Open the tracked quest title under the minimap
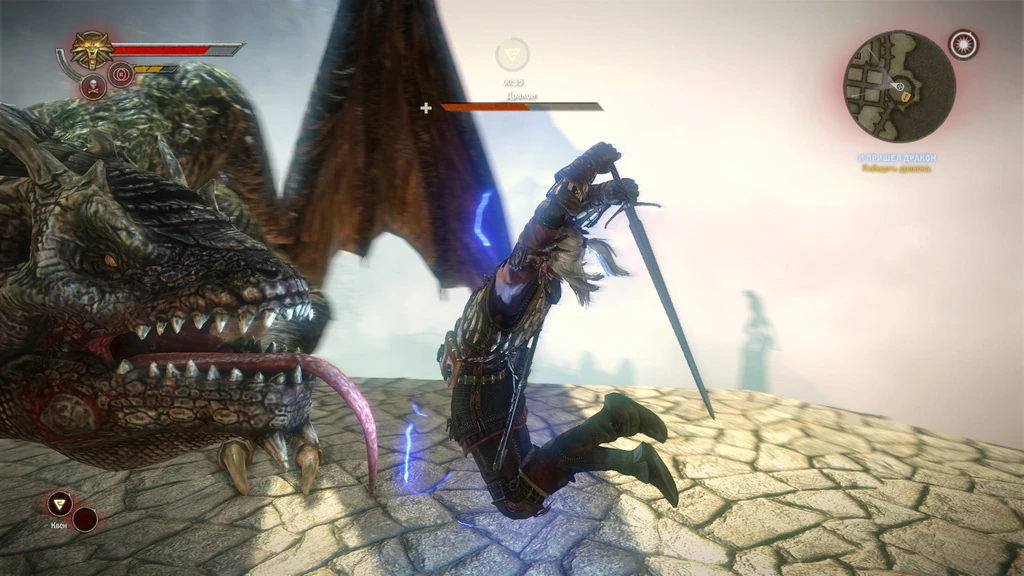 898,157
